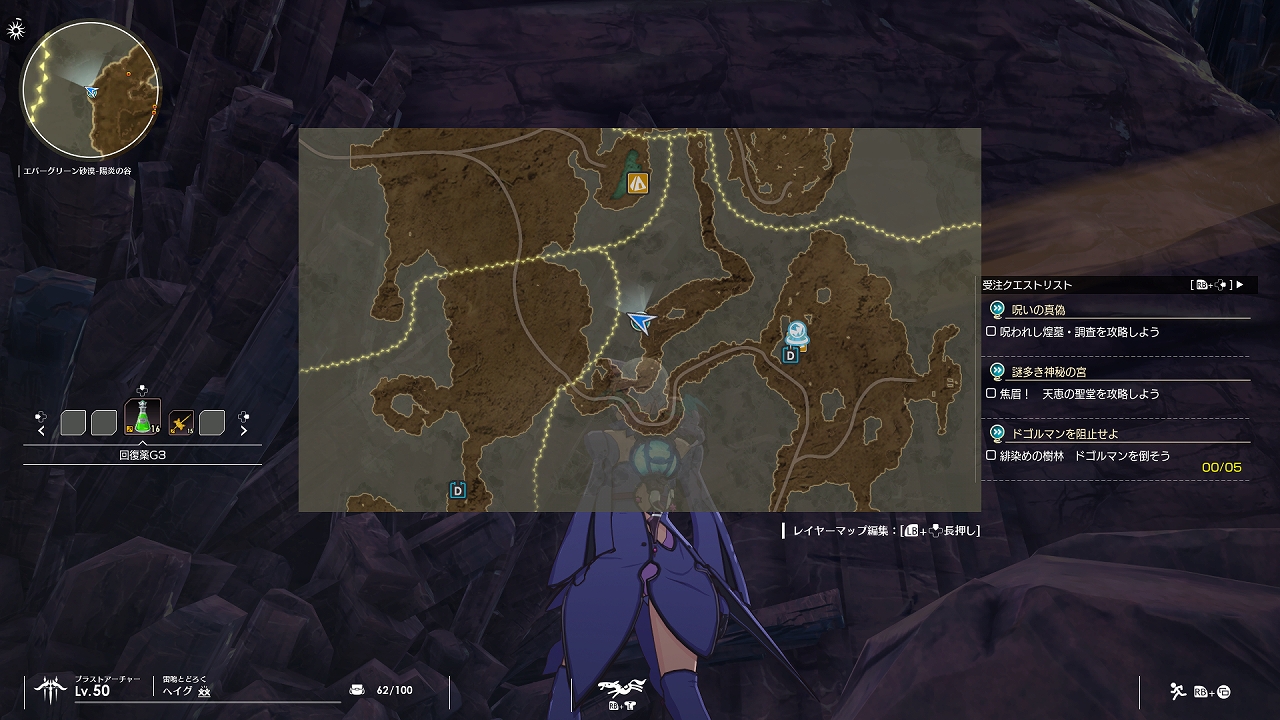Click the camp tent marker on the map
The width and height of the screenshot is (1280, 720).
(638, 183)
